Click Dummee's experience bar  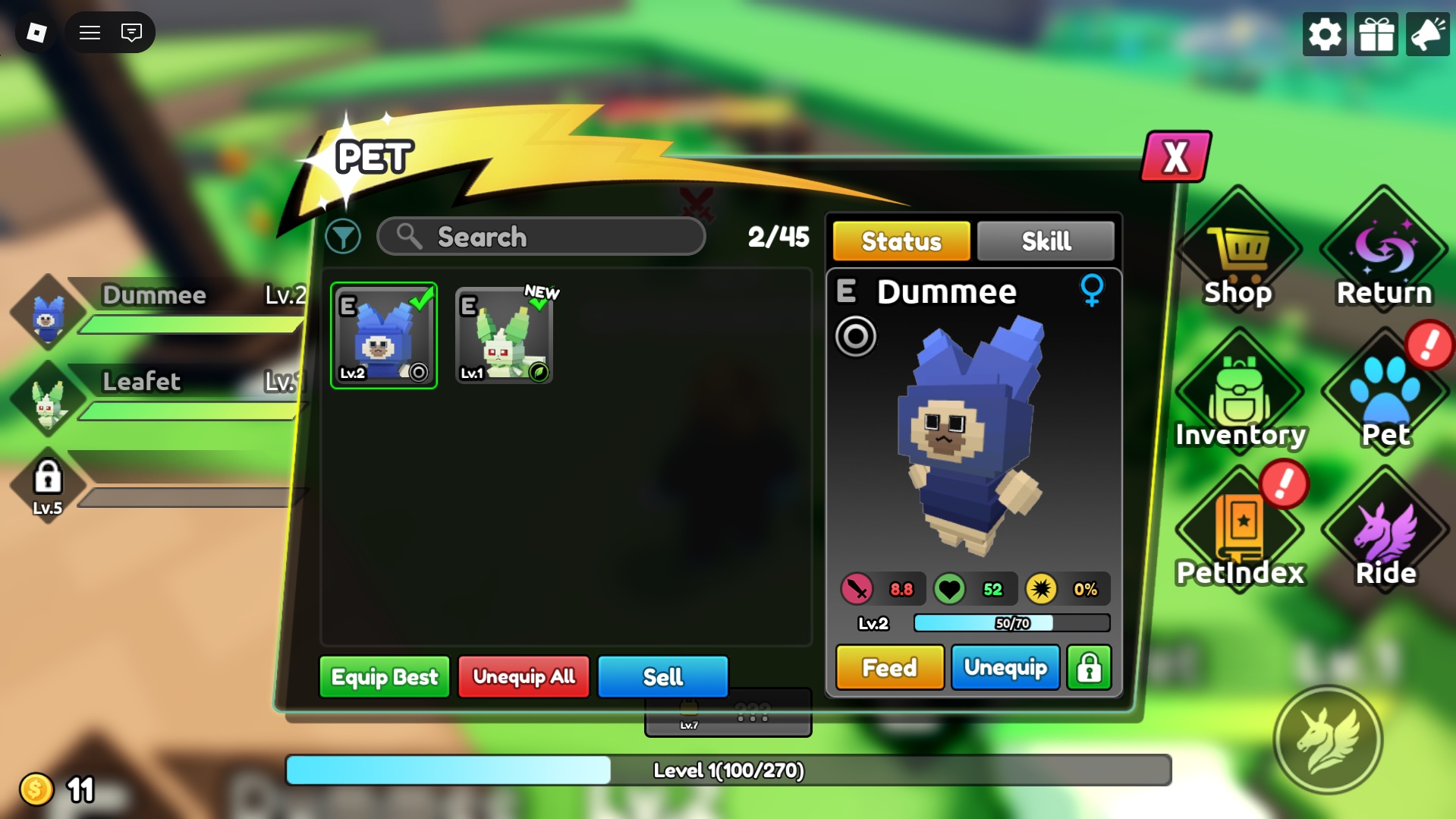[1011, 624]
